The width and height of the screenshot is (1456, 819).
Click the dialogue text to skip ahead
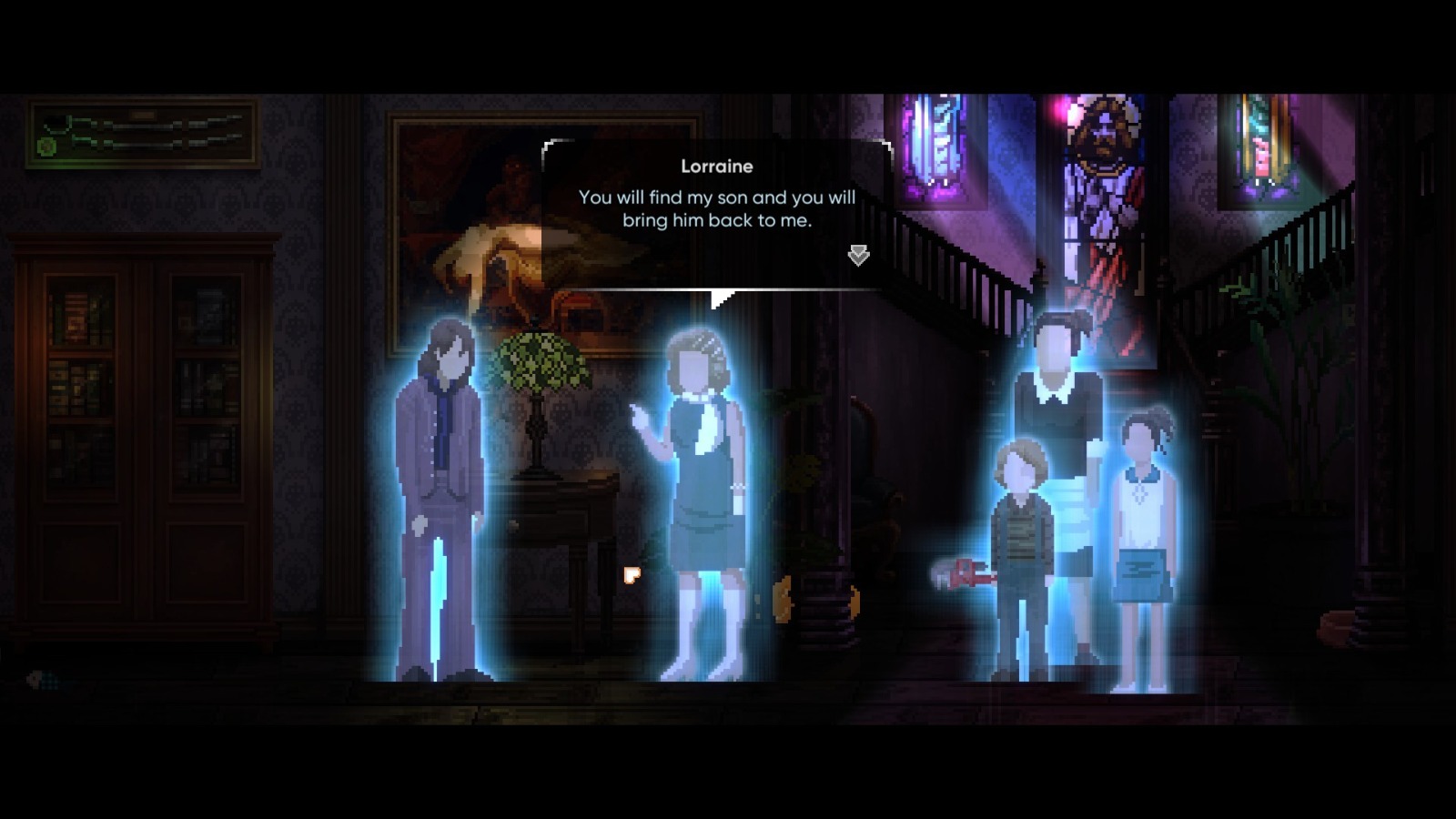tap(713, 207)
